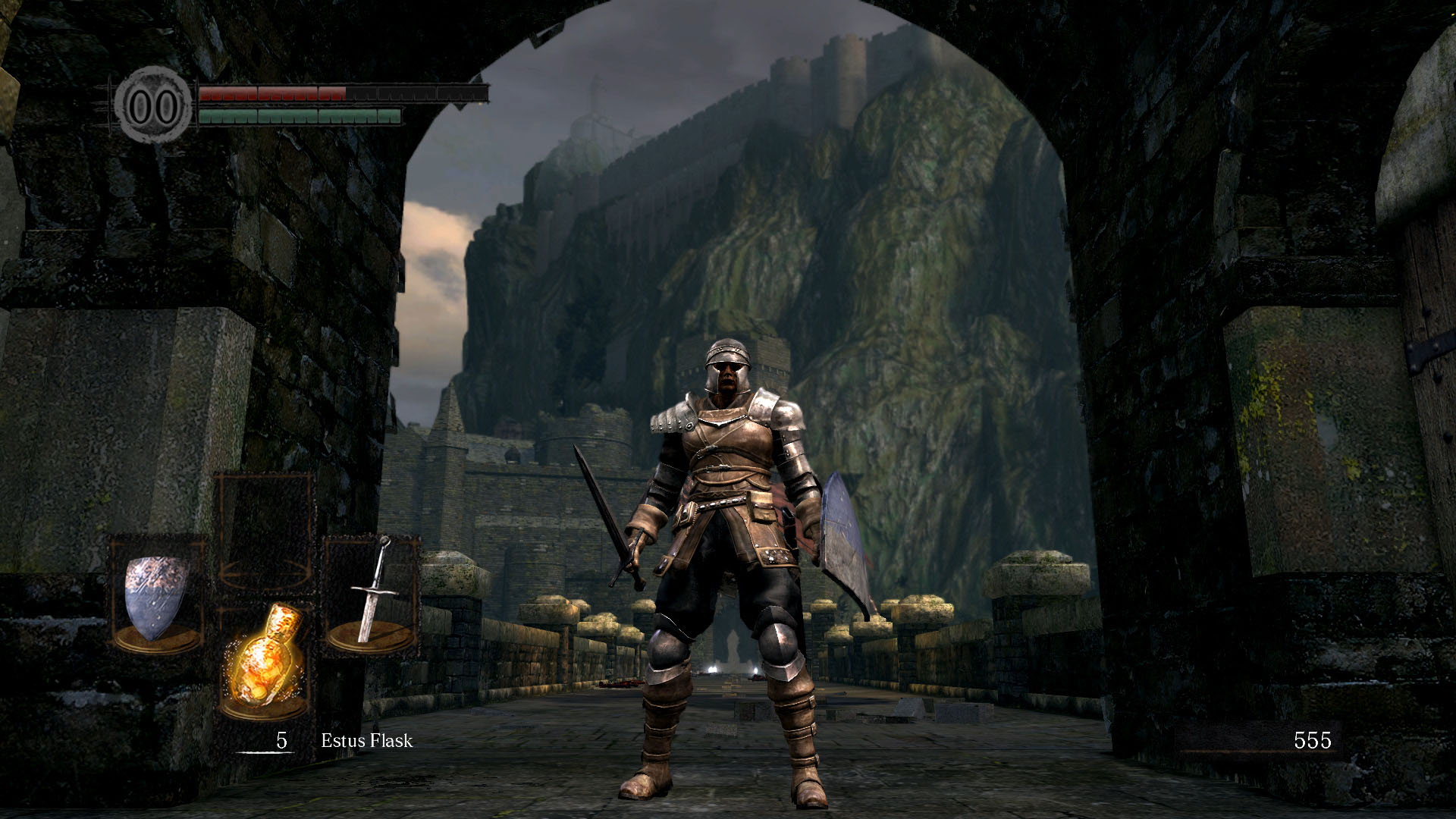Click the Estus Flask item slot

point(265,658)
